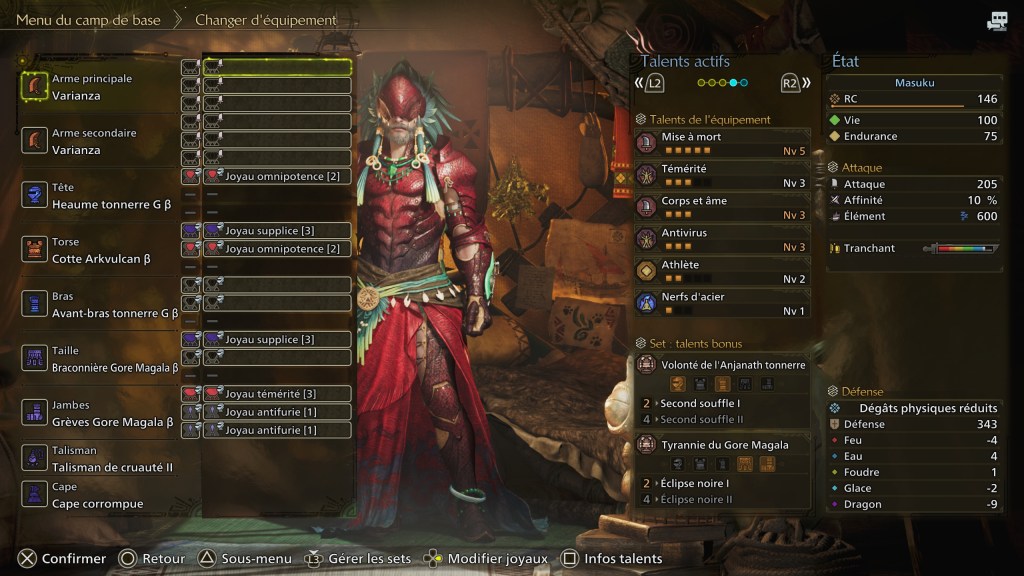This screenshot has height=576, width=1024.
Task: Select the Mise à mort skill row
Action: [722, 143]
